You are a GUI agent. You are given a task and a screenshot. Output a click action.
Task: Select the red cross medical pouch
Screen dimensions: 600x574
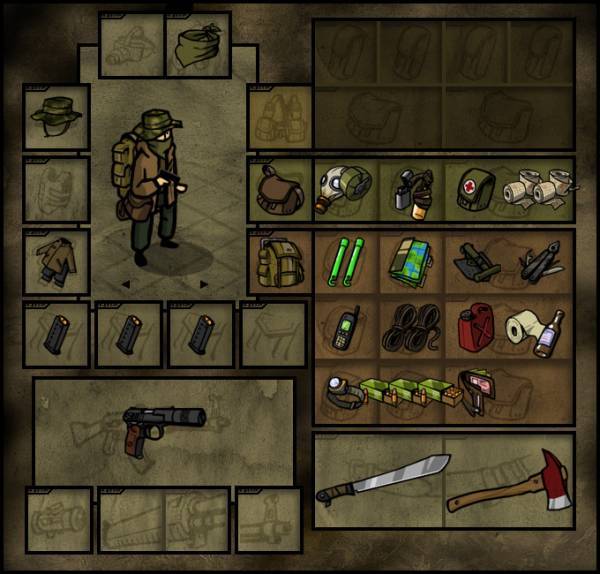[x=475, y=188]
